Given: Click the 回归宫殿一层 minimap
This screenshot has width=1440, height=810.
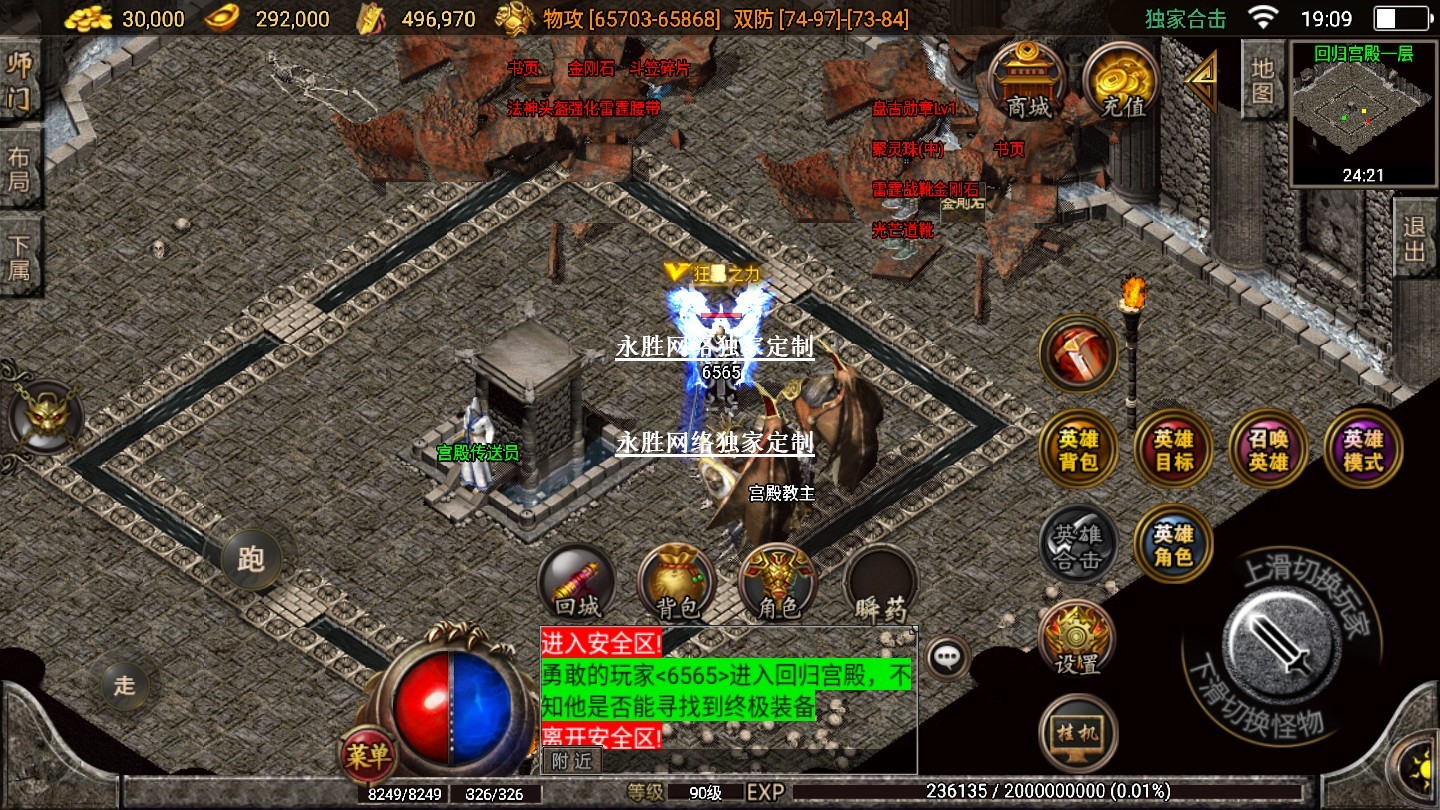Looking at the screenshot, I should point(1363,115).
